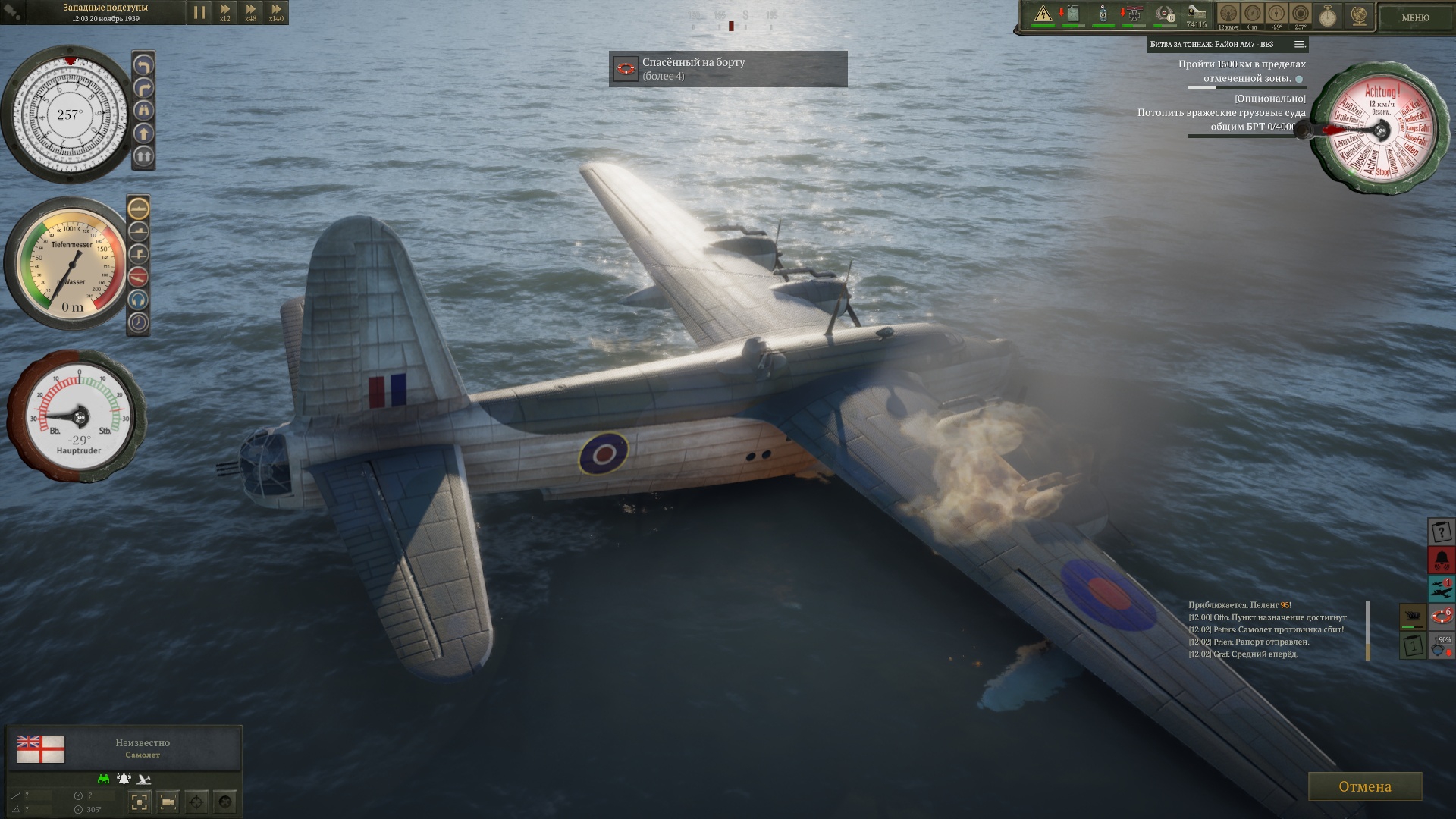The width and height of the screenshot is (1456, 819).
Task: Select the surface depth button
Action: (x=138, y=209)
